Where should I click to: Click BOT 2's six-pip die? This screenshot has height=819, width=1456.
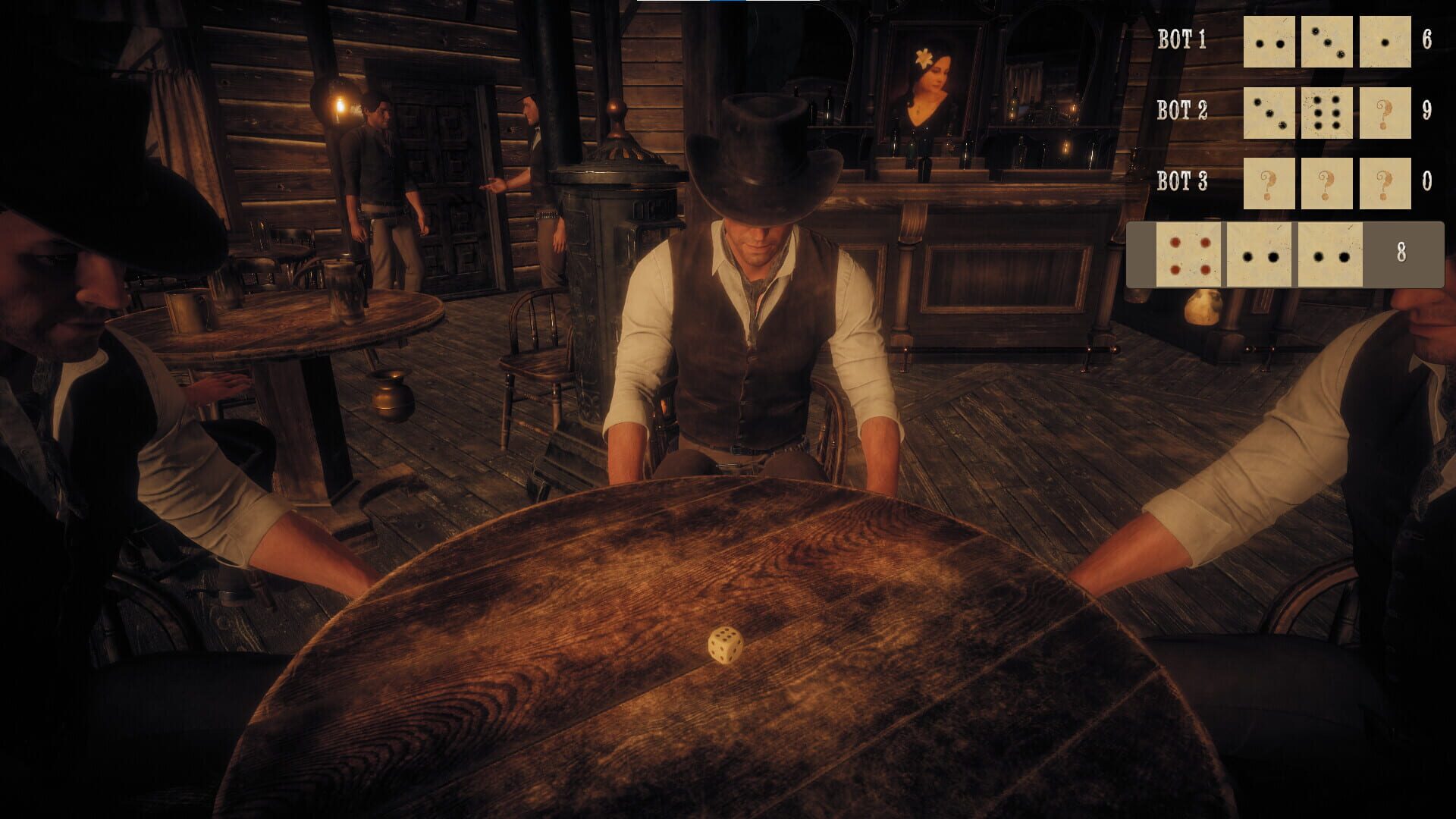1327,114
